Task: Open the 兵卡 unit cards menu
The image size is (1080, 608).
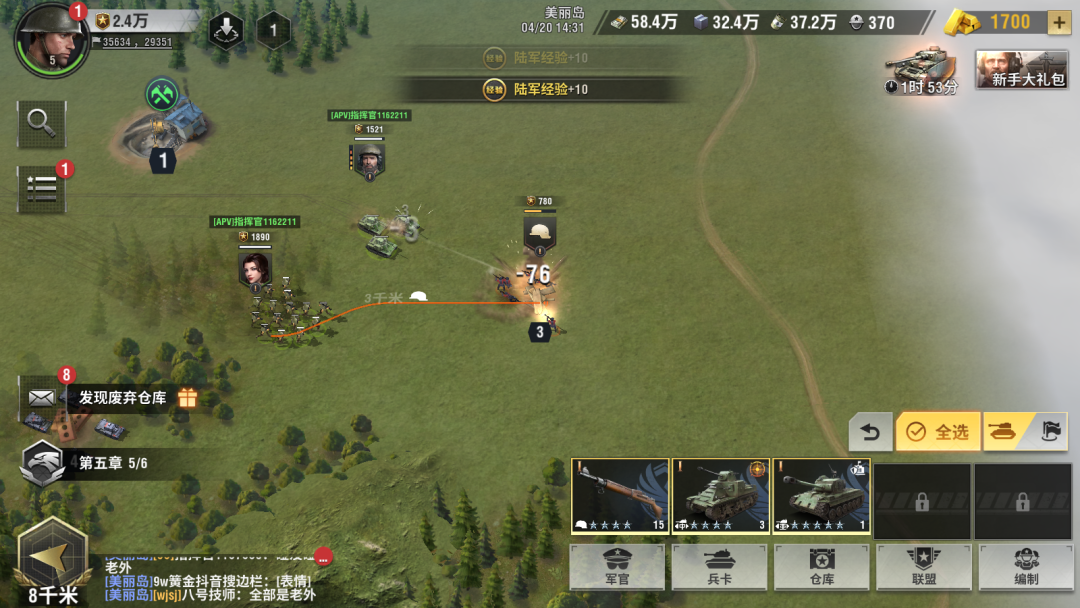Action: [x=719, y=566]
